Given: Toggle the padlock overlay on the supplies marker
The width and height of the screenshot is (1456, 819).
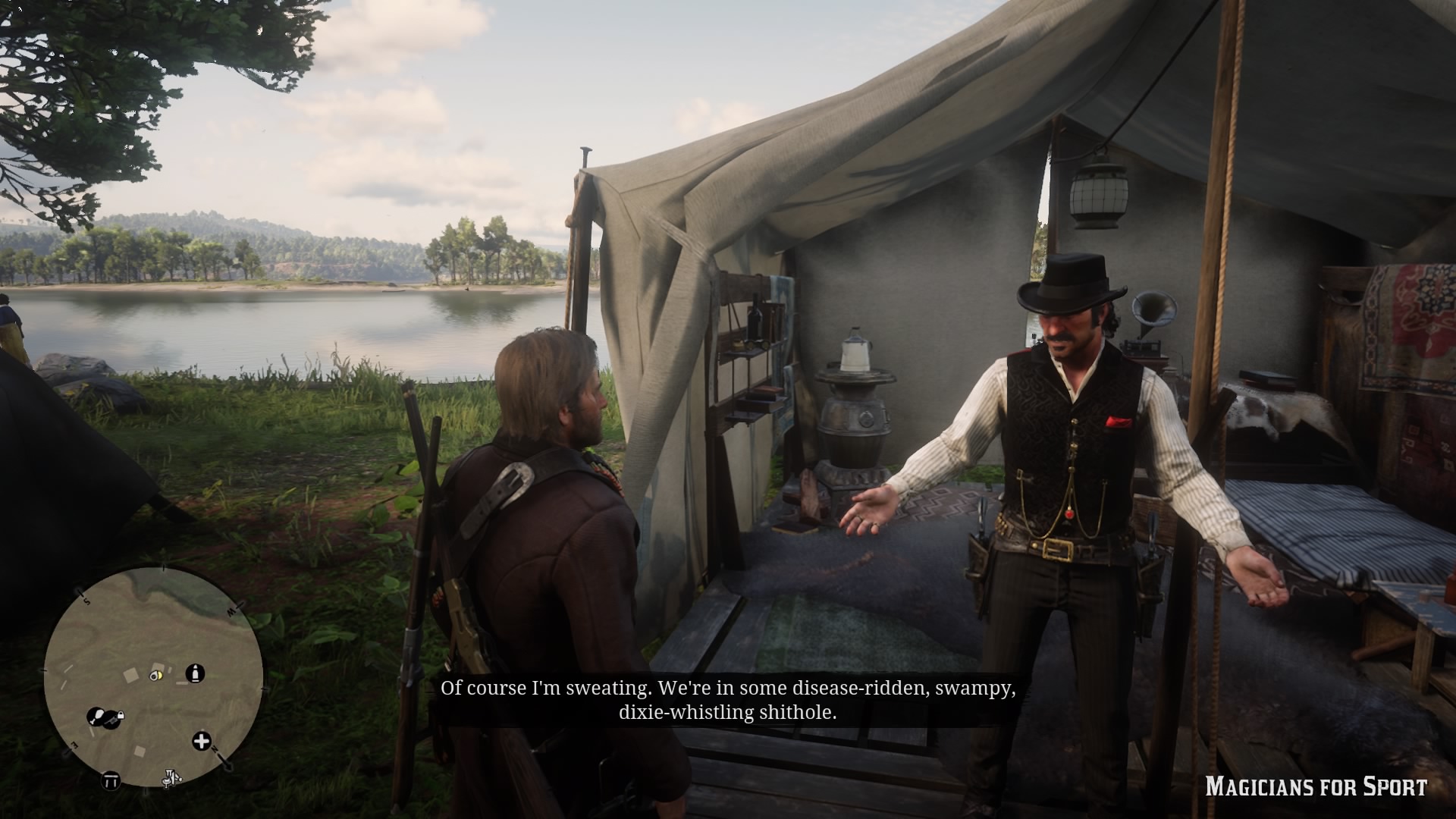Looking at the screenshot, I should [x=121, y=714].
